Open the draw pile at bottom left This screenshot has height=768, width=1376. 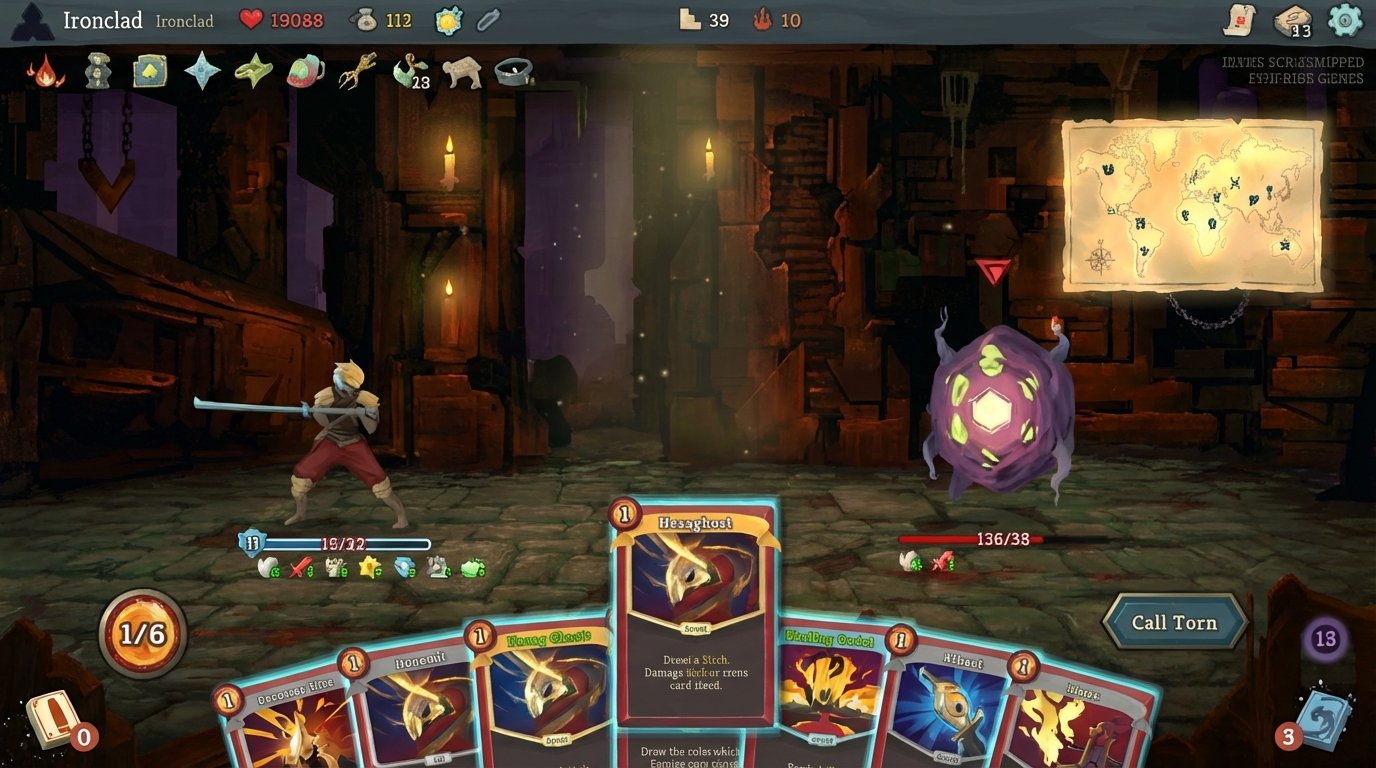[x=52, y=717]
